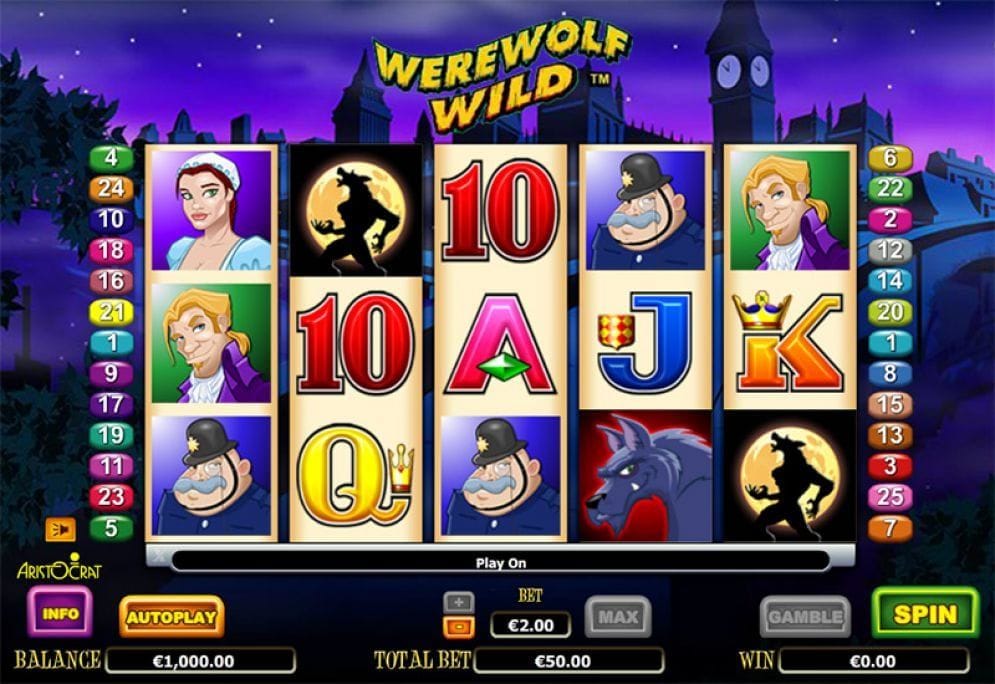Activate payline number 25
This screenshot has height=684, width=995.
click(x=890, y=496)
